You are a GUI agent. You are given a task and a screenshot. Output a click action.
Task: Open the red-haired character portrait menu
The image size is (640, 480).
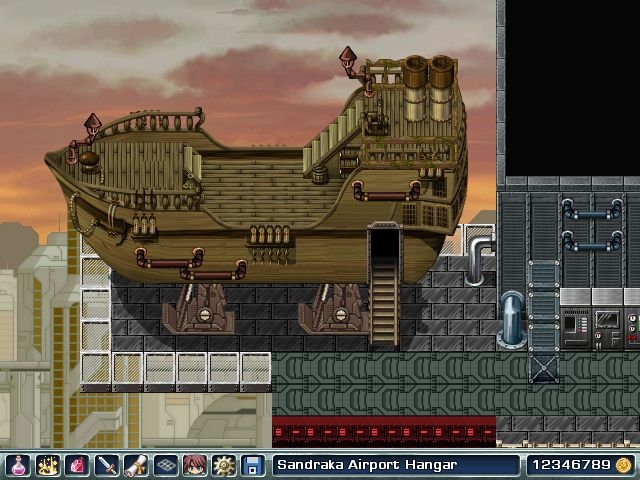(193, 465)
